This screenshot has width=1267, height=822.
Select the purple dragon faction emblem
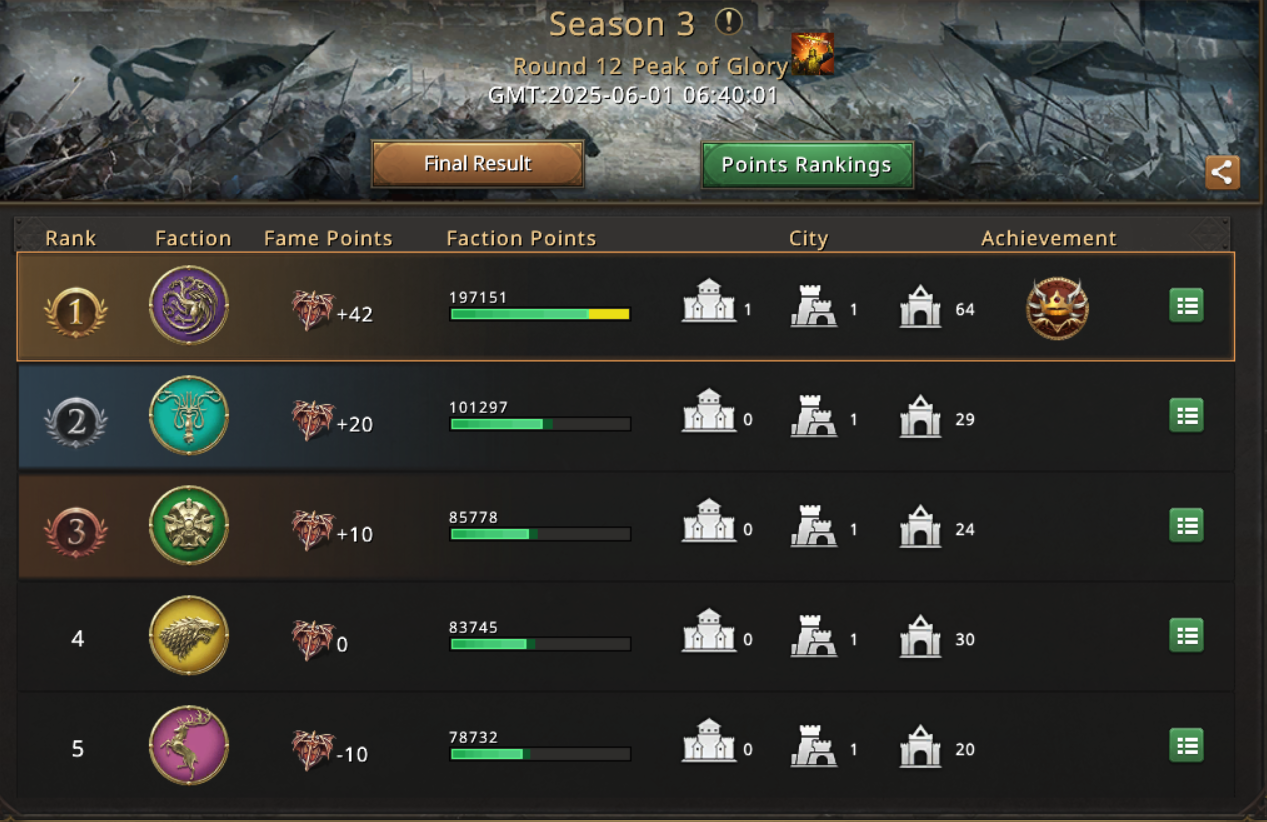point(189,306)
